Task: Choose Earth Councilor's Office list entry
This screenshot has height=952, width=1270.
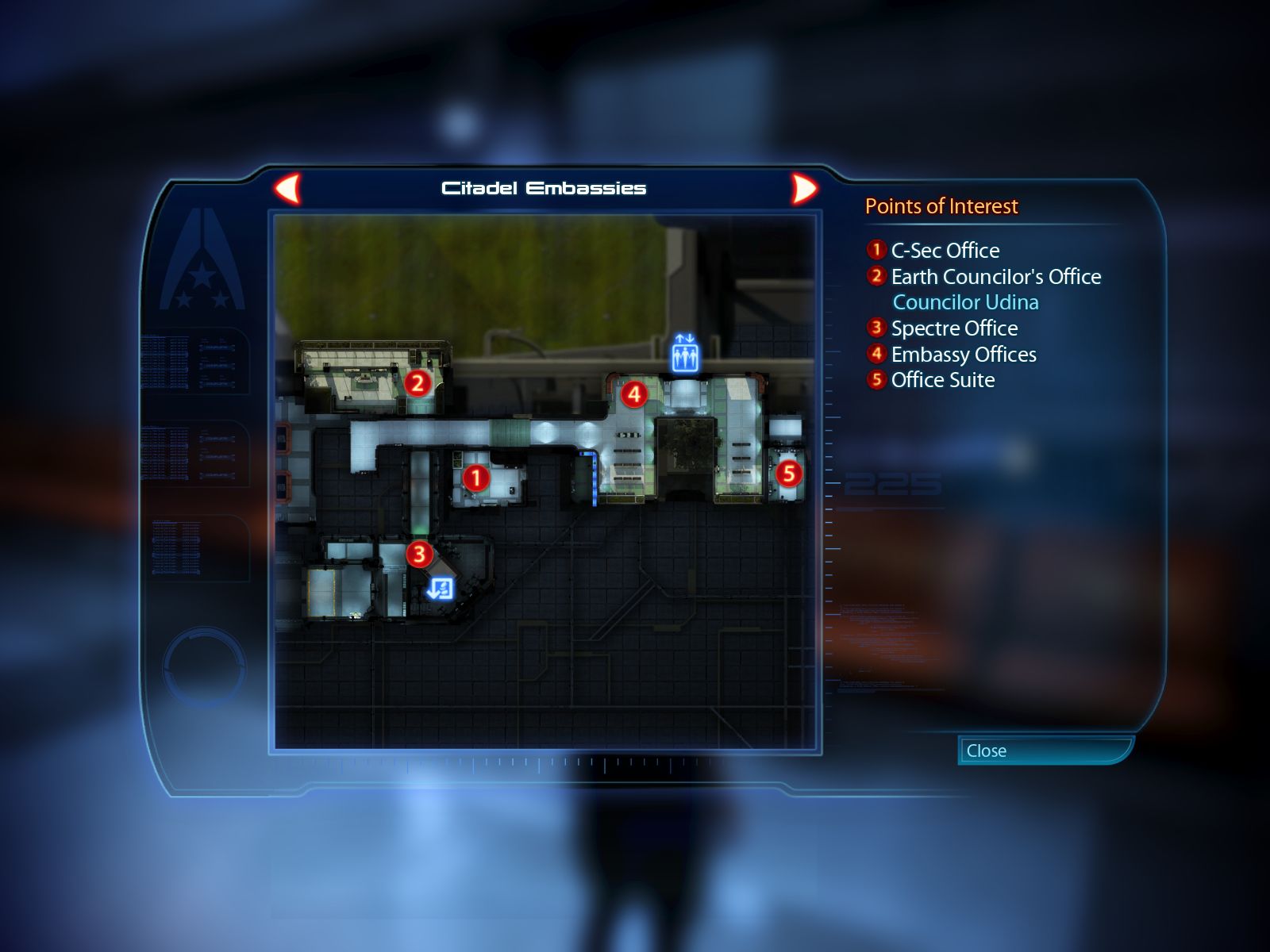Action: 995,277
